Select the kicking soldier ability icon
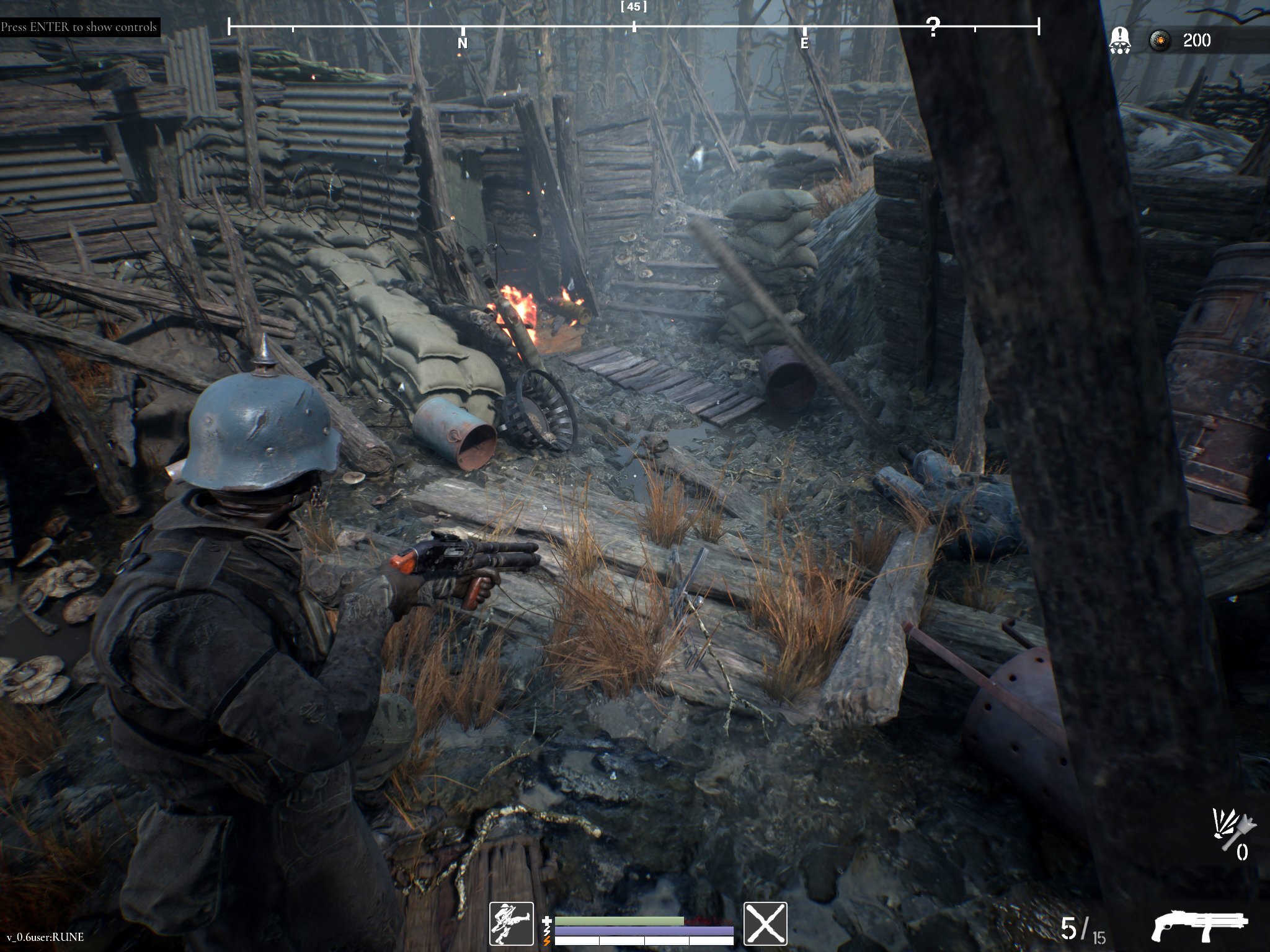Image resolution: width=1270 pixels, height=952 pixels. click(511, 923)
